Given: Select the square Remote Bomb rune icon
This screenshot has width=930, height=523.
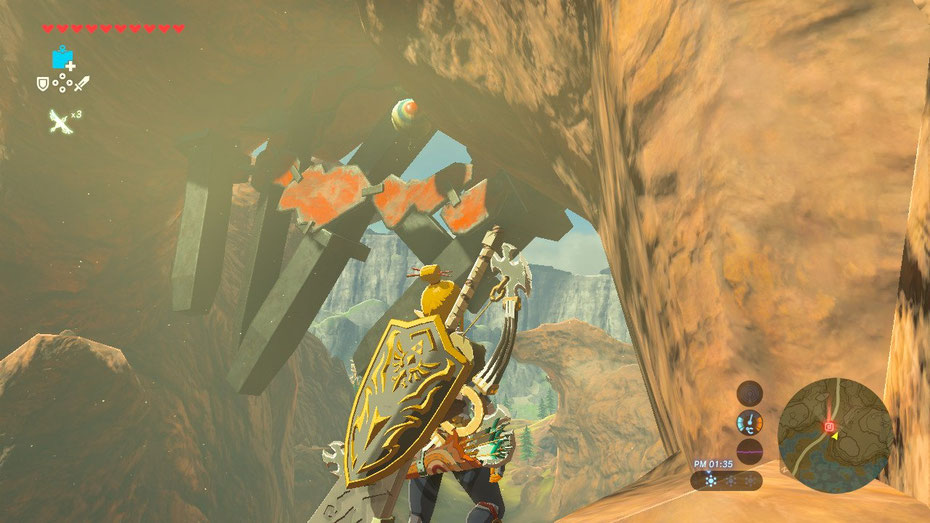Looking at the screenshot, I should tap(63, 58).
